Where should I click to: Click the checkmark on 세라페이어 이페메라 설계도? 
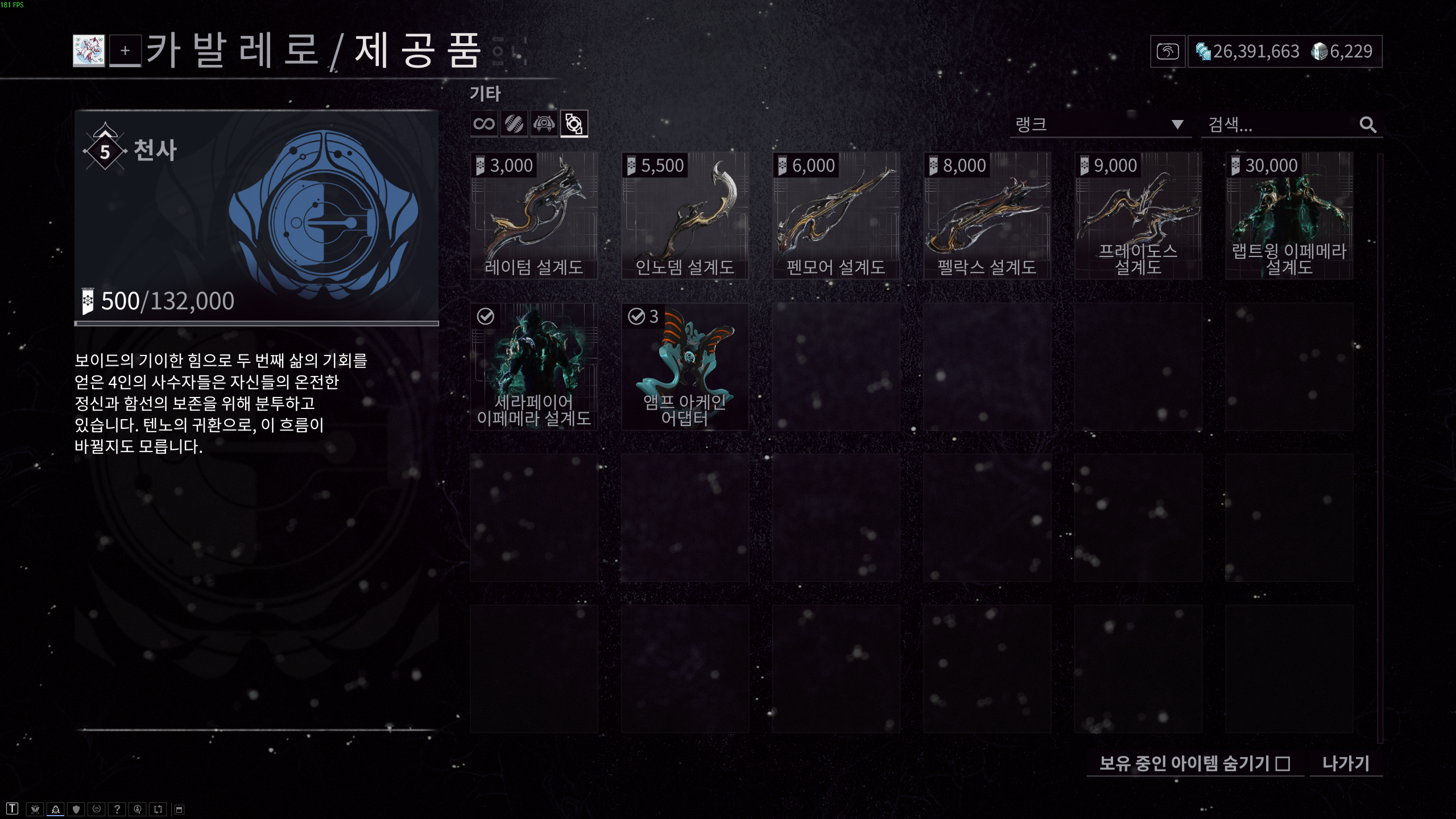[x=485, y=317]
